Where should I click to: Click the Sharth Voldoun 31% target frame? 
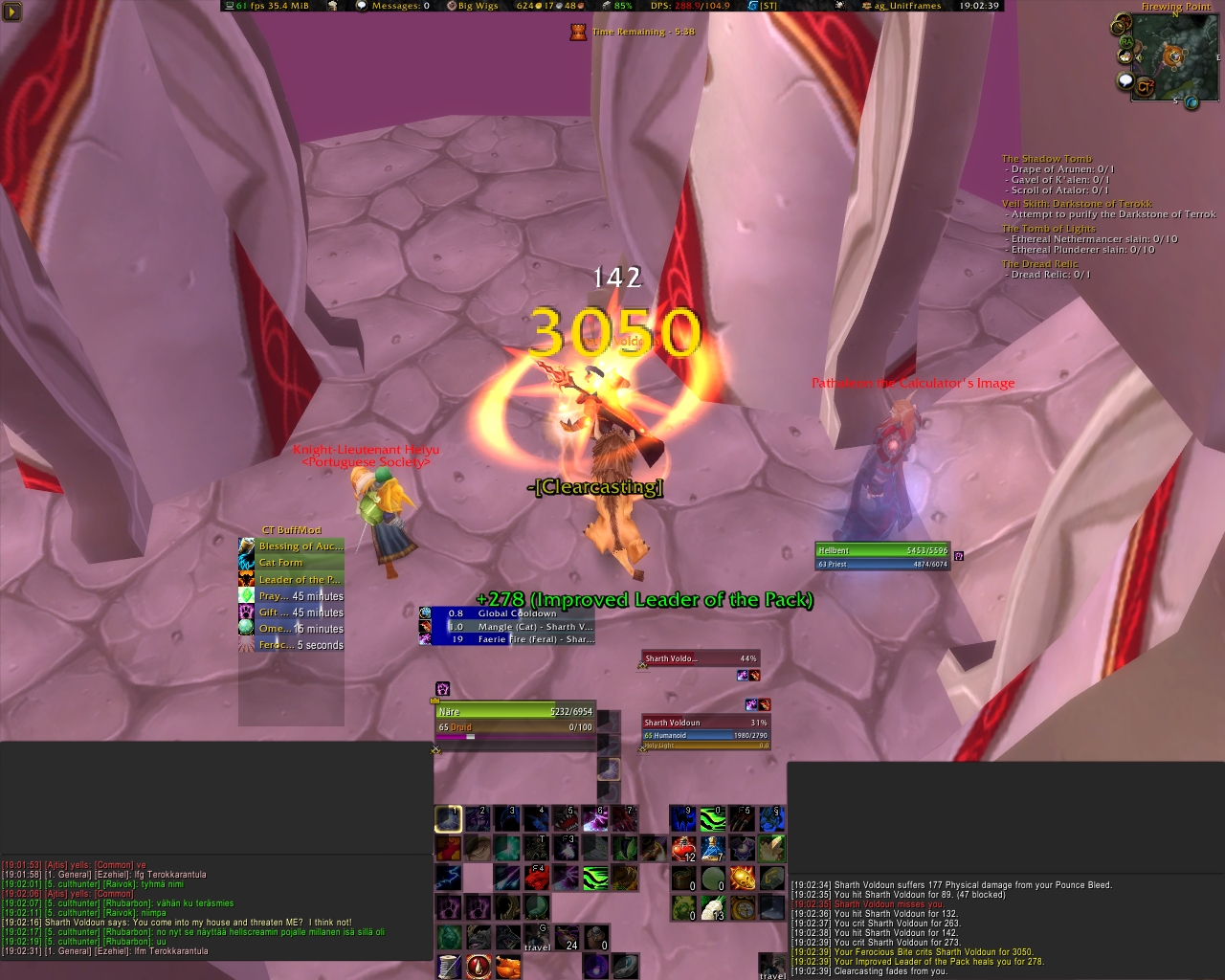(x=705, y=729)
